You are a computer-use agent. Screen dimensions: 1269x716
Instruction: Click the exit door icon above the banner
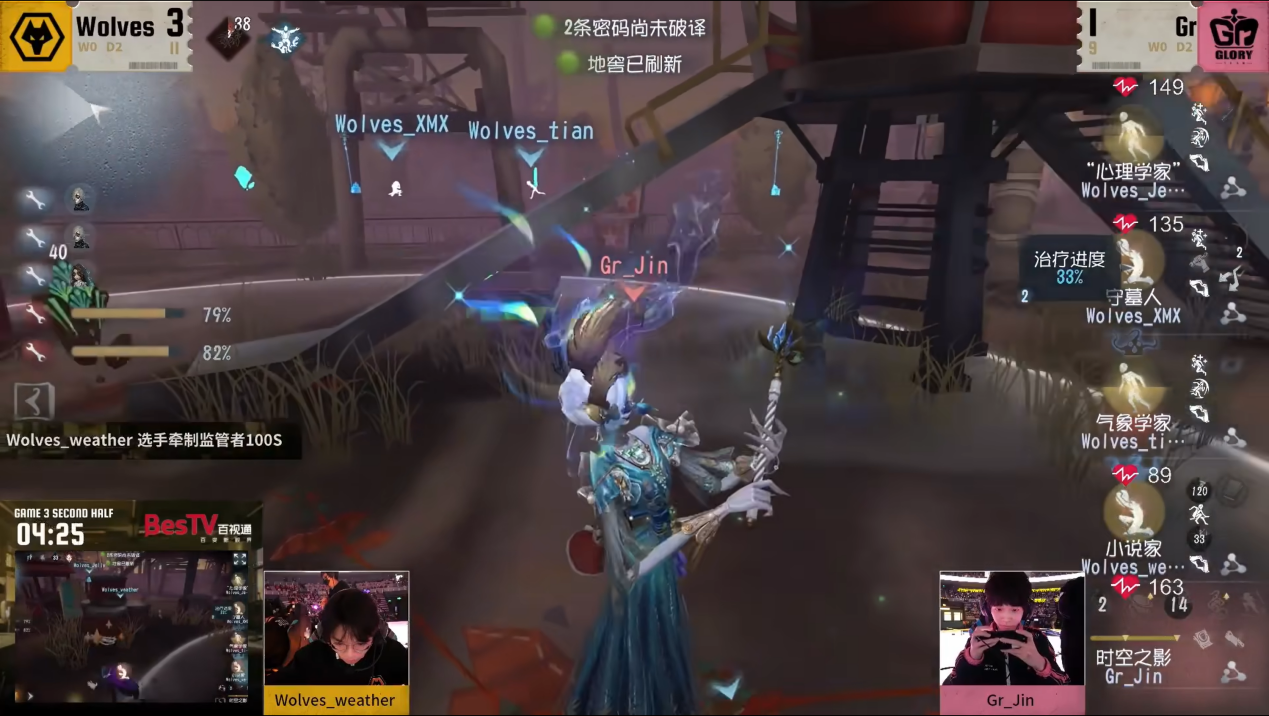[33, 402]
